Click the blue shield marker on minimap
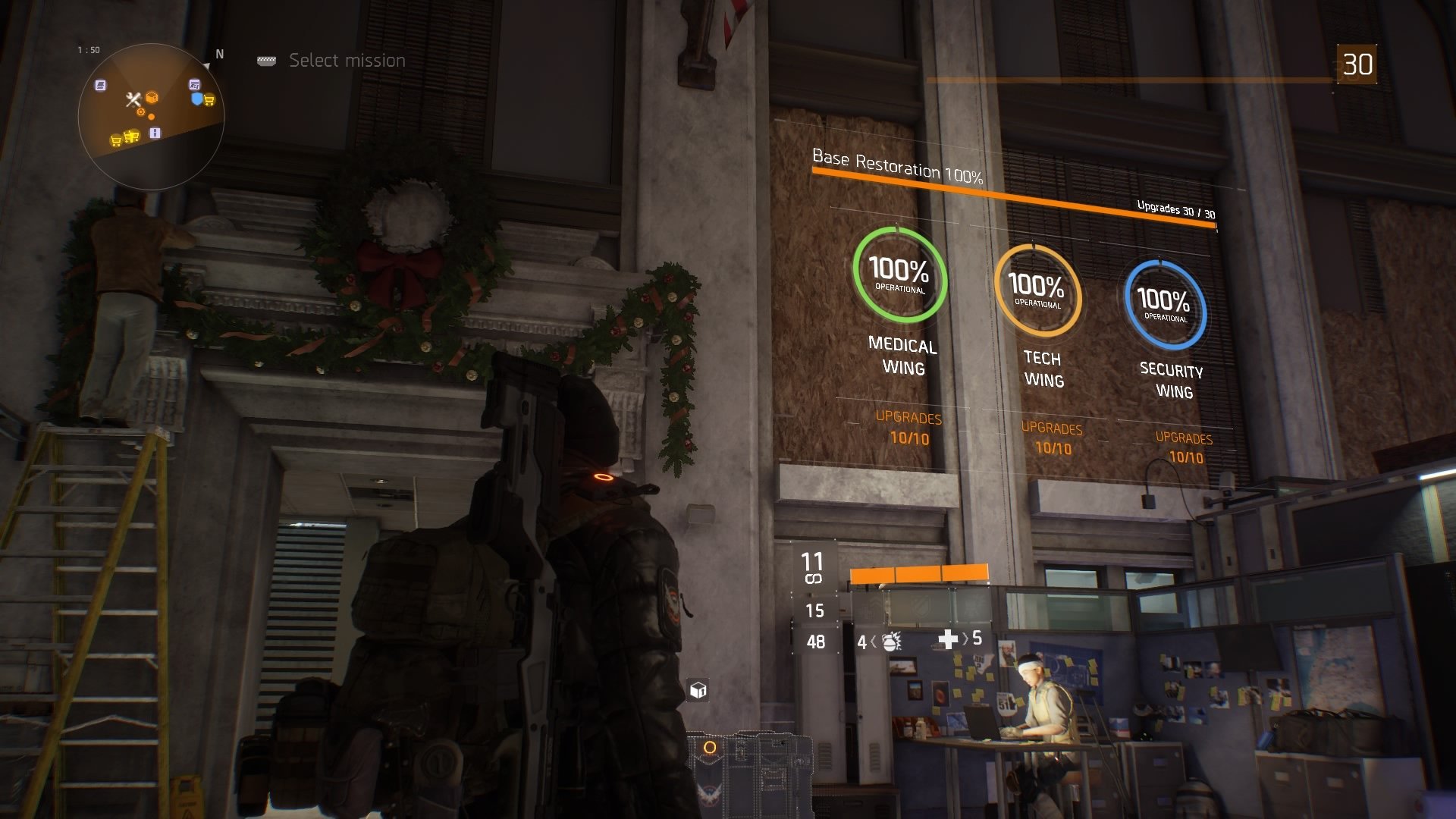The height and width of the screenshot is (819, 1456). 197,99
